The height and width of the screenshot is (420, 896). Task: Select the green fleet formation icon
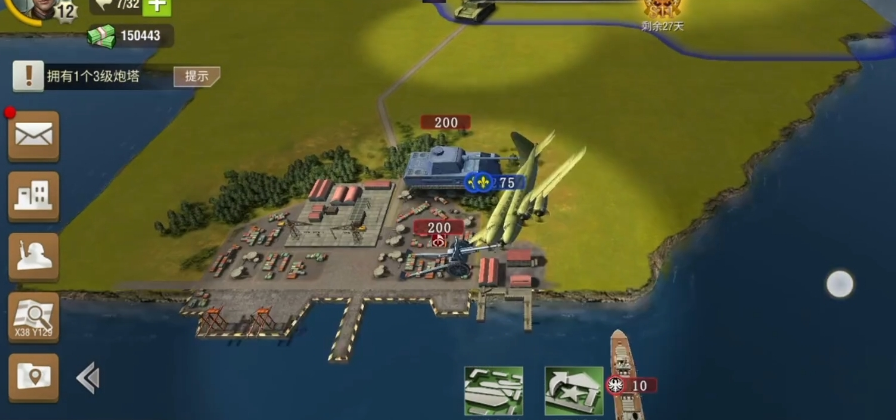pos(493,390)
